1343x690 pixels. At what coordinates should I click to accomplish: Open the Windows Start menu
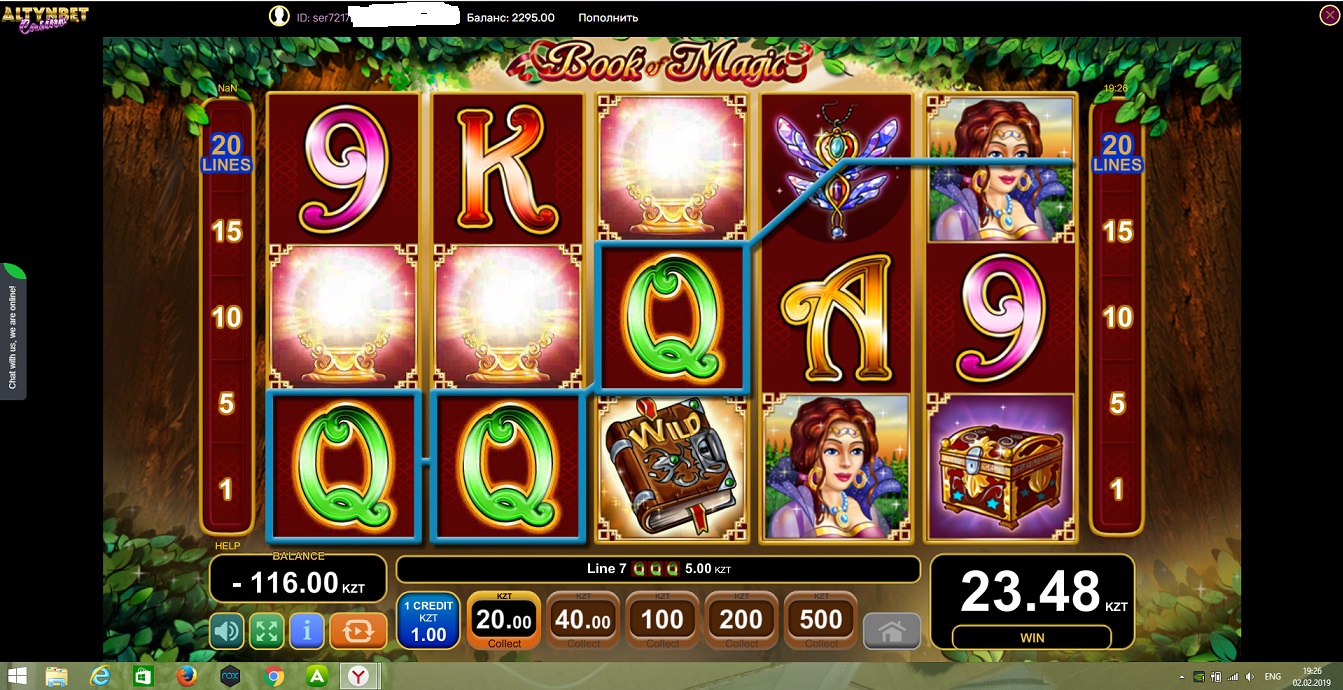click(17, 677)
